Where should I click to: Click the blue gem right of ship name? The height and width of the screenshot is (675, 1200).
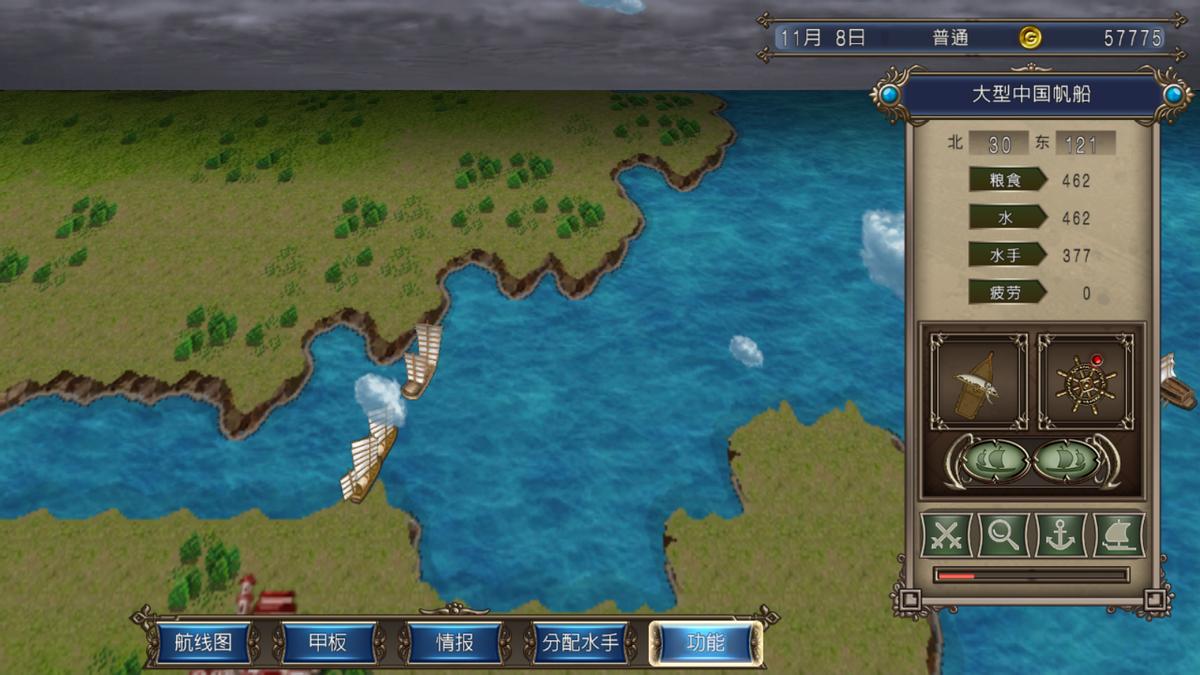pos(1174,95)
